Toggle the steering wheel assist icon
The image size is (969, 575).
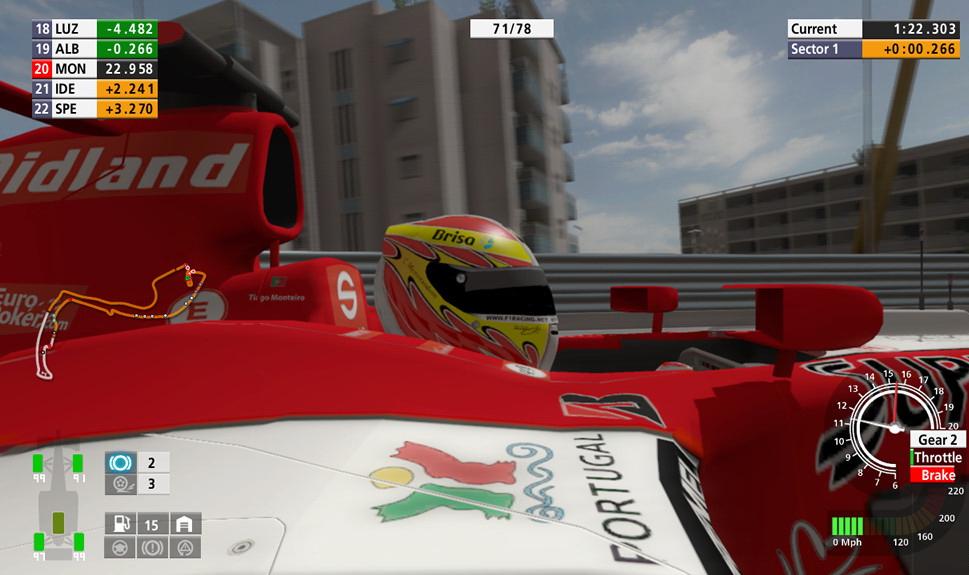(x=120, y=547)
